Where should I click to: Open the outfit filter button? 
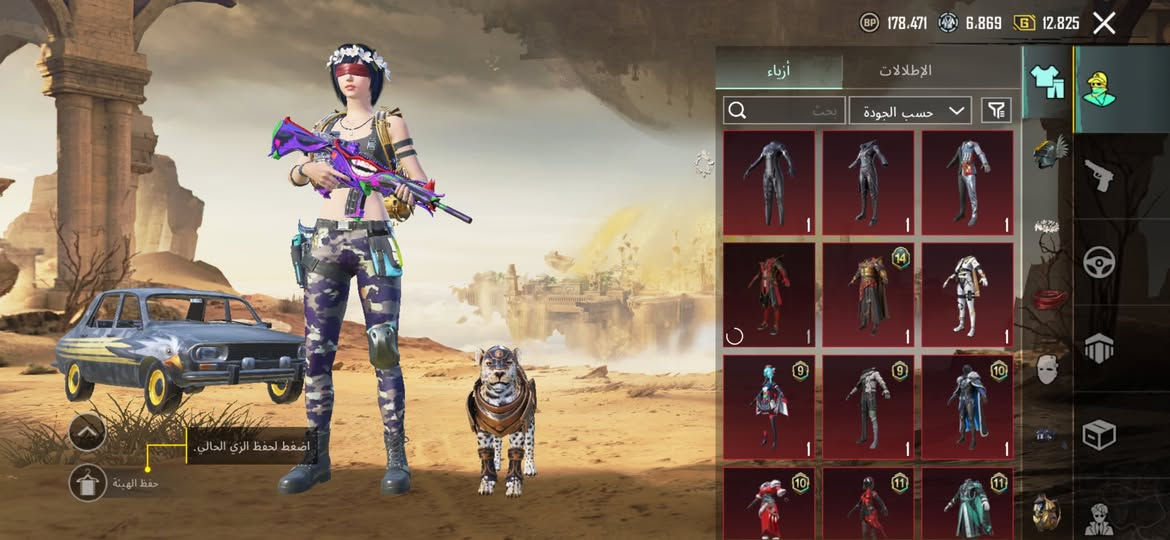point(996,110)
